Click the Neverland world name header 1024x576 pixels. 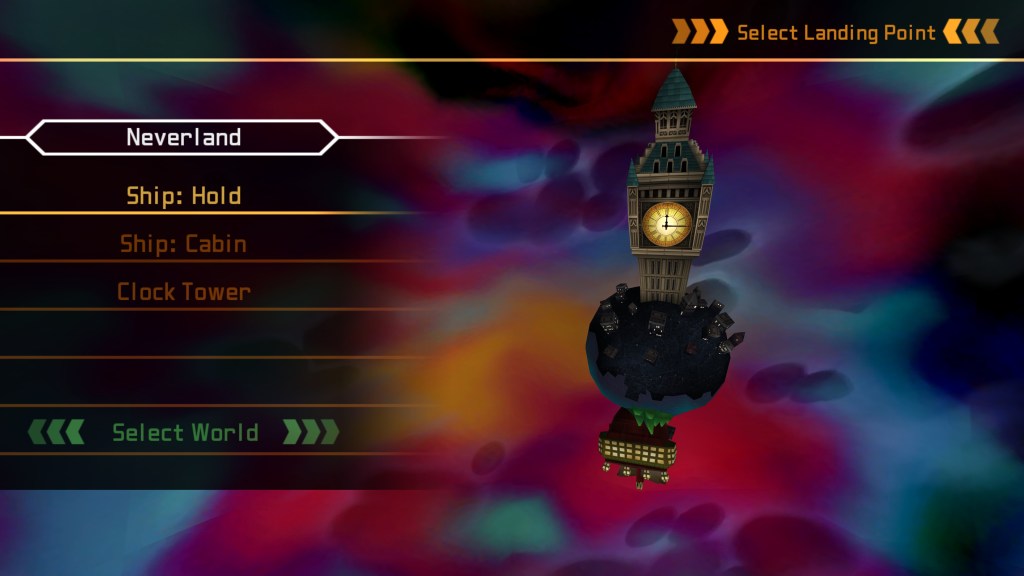coord(183,137)
